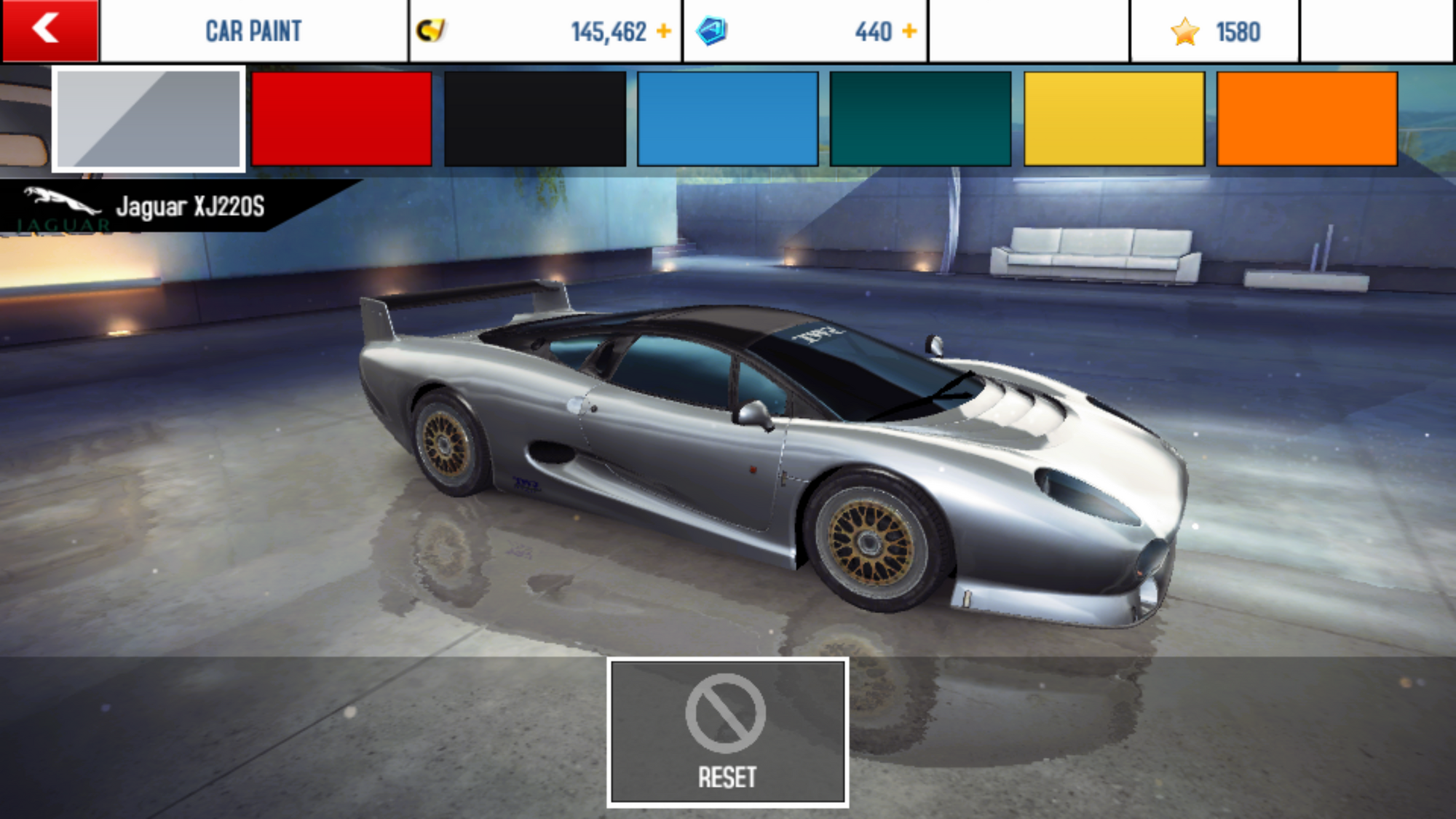1456x819 pixels.
Task: Buy more blue tokens via plus
Action: point(909,31)
